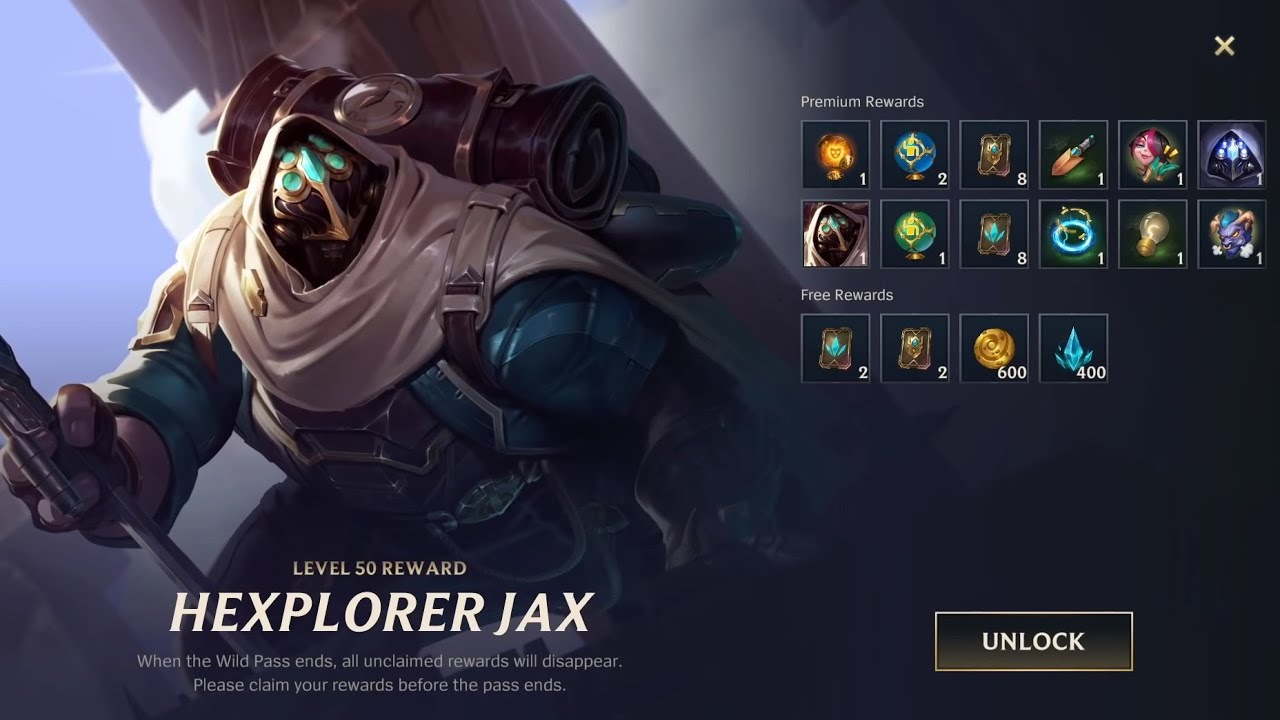
Task: Select the golden emote orb premium reward
Action: tap(836, 154)
